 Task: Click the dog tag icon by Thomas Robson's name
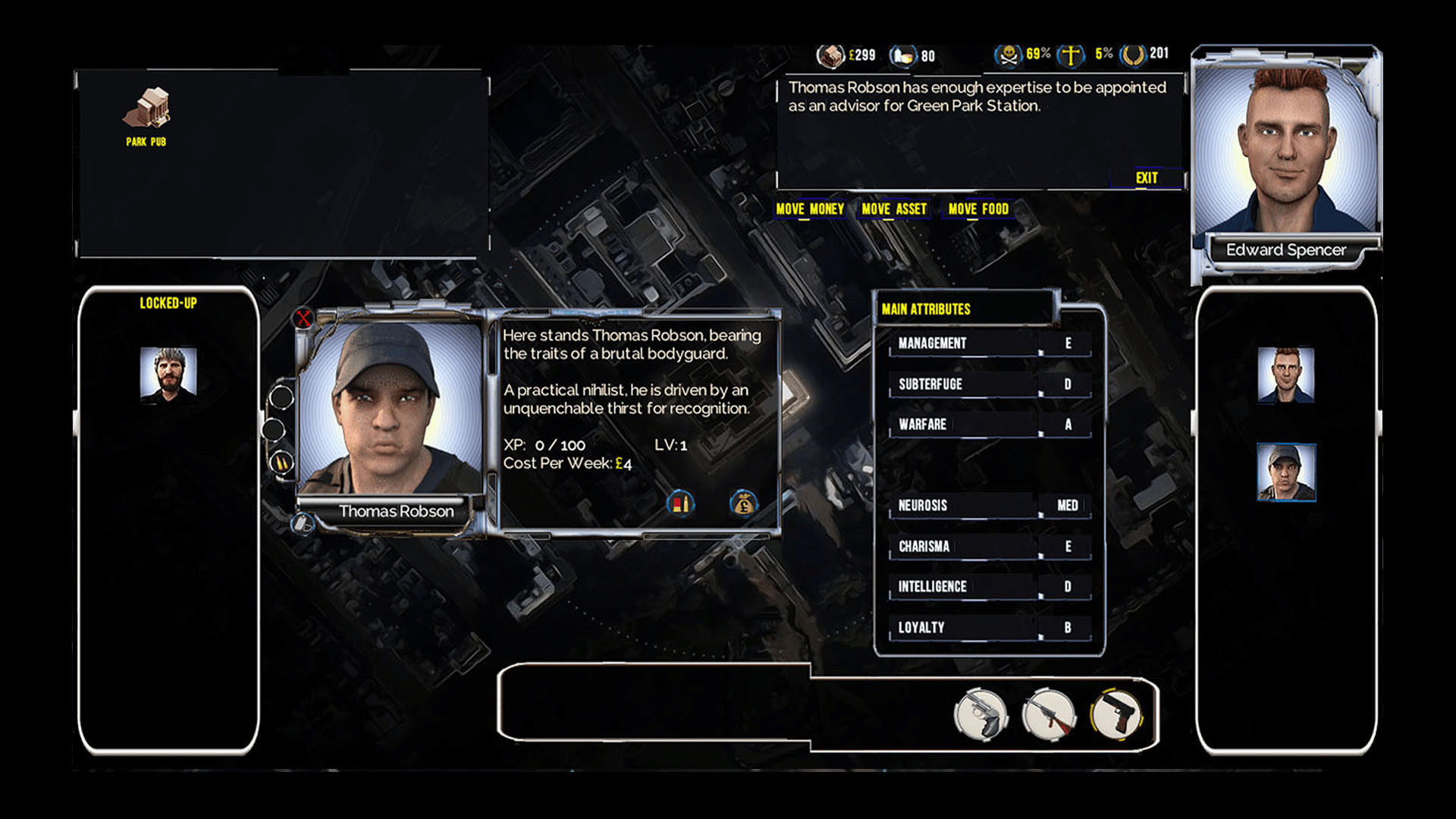pos(303,523)
